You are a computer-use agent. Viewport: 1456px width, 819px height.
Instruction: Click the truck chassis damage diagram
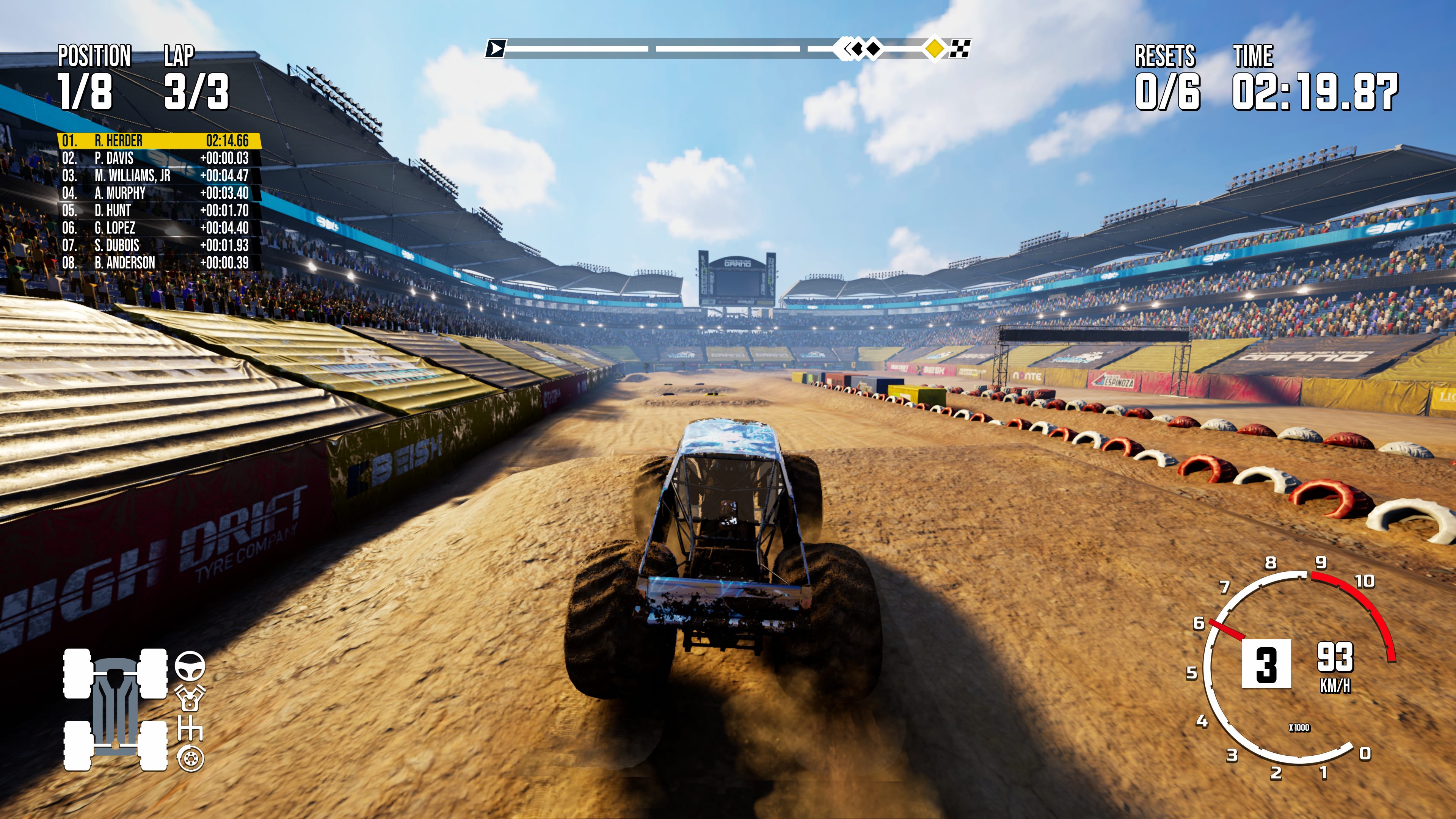click(115, 710)
